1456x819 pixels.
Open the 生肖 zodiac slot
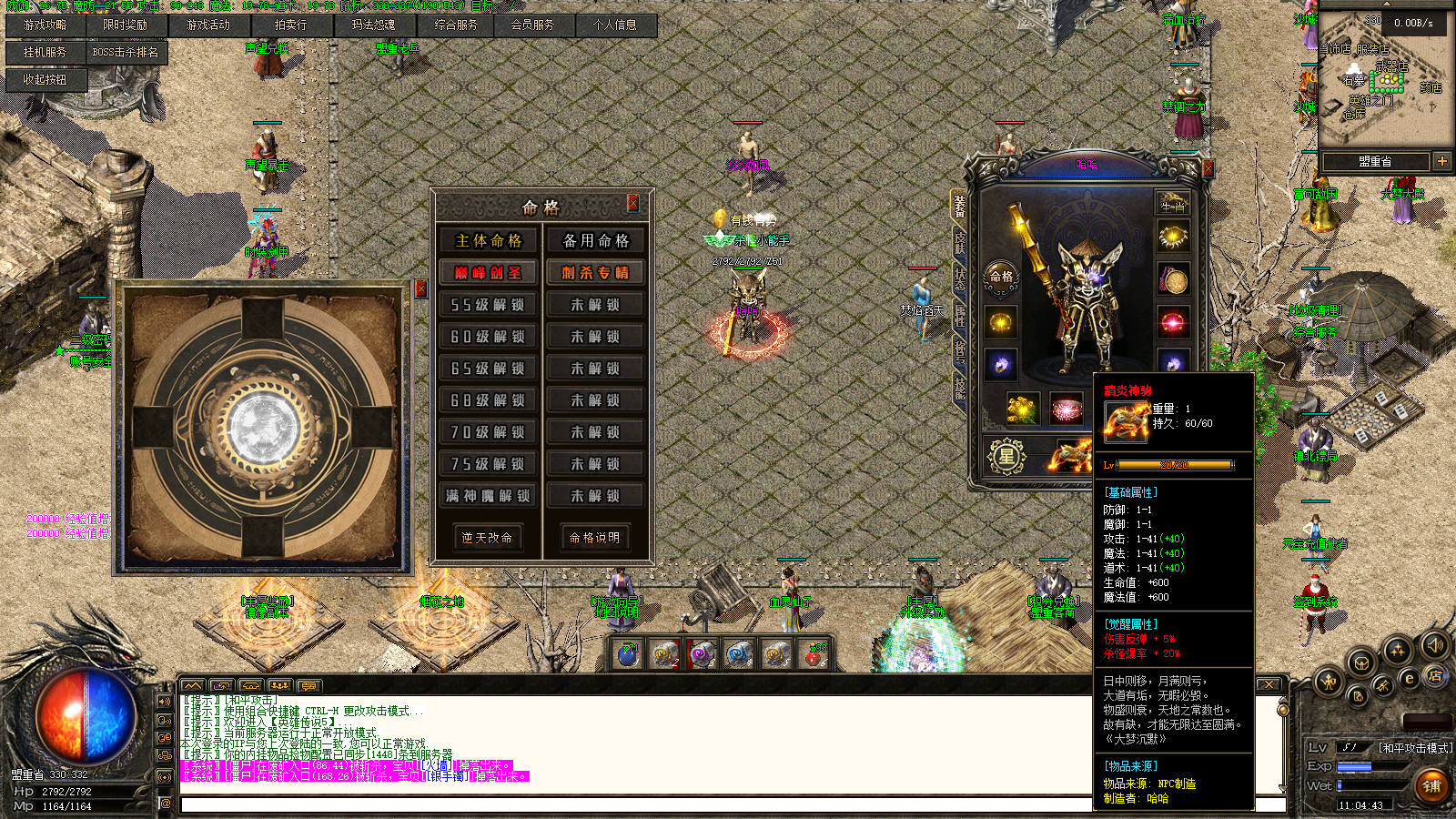(1173, 204)
